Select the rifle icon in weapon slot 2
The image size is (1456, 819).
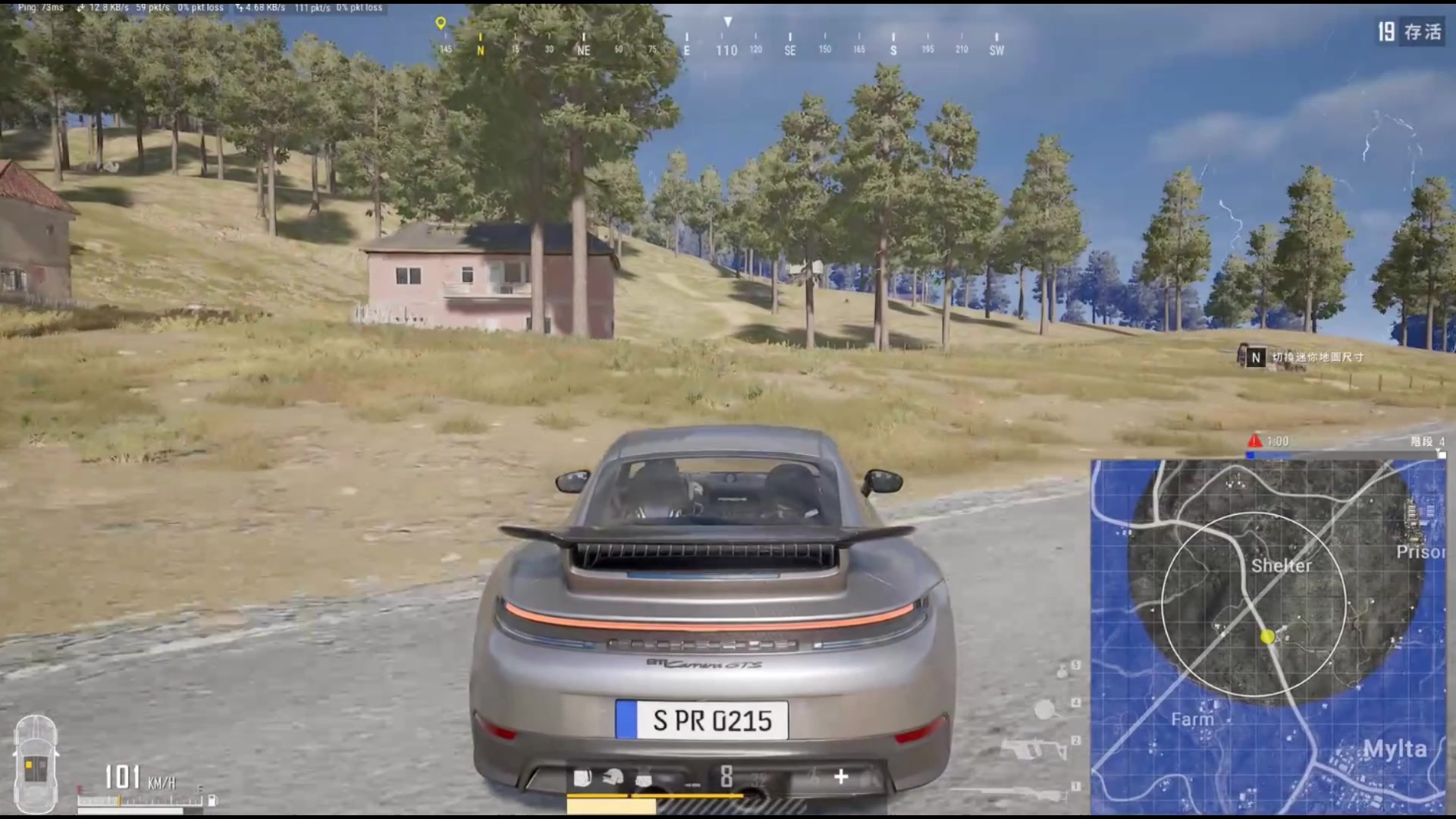point(1034,748)
